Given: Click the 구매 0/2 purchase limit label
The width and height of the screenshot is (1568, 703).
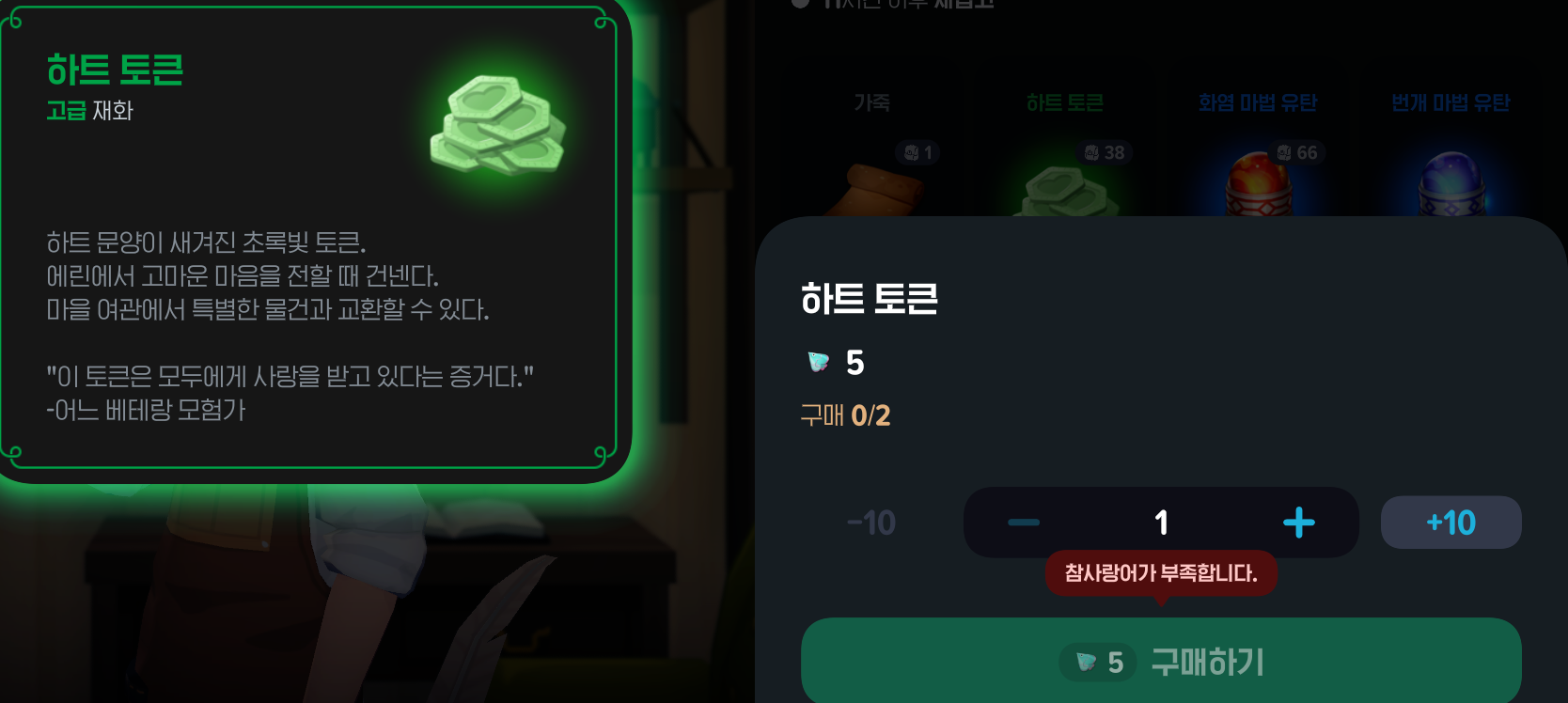Looking at the screenshot, I should 843,415.
